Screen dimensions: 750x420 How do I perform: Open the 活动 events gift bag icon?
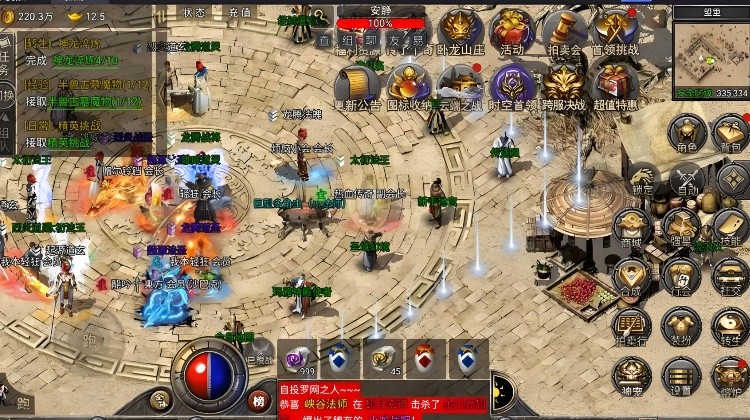click(512, 28)
